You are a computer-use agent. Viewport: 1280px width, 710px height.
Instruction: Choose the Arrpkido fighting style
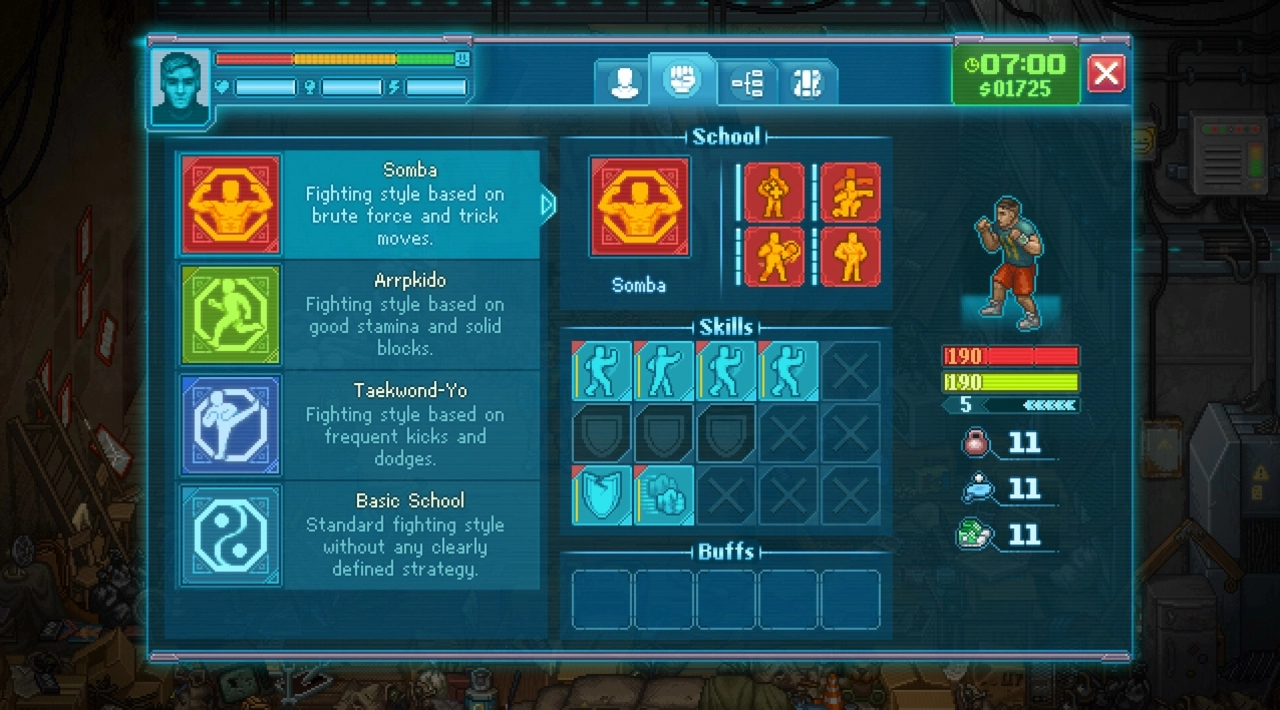pyautogui.click(x=358, y=314)
